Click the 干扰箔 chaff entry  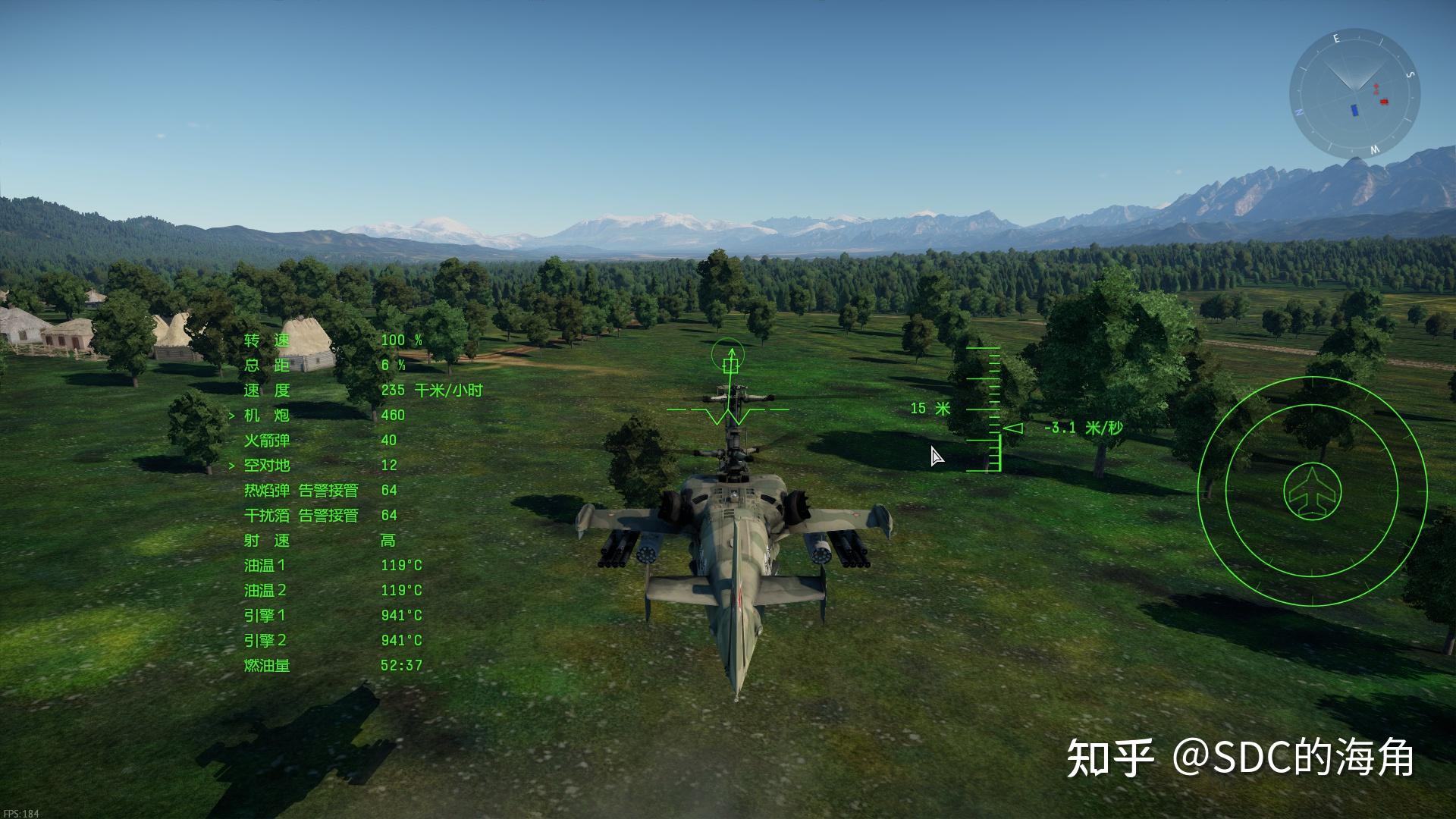point(266,515)
